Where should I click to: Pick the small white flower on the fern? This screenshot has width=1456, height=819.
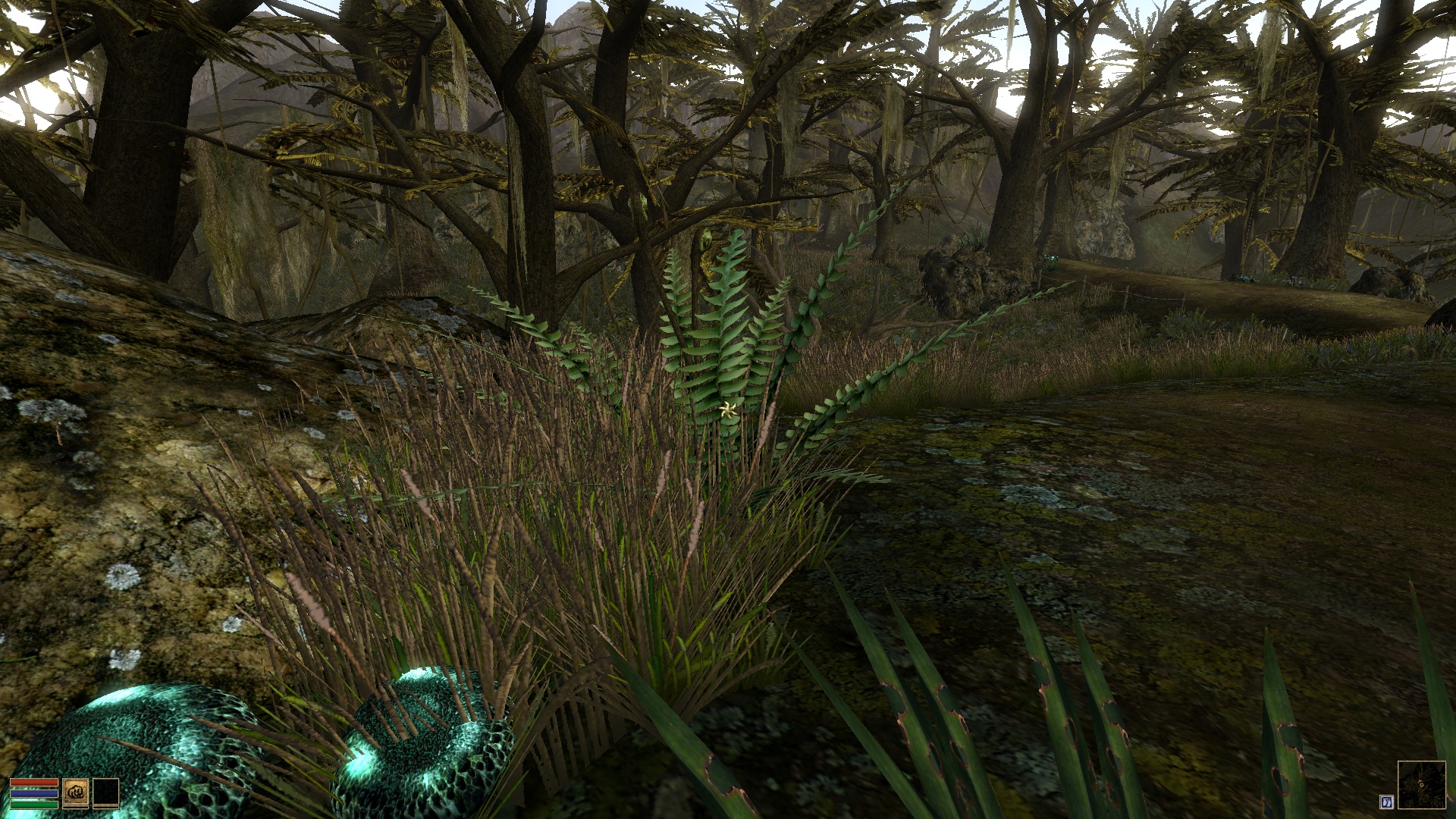click(x=726, y=409)
